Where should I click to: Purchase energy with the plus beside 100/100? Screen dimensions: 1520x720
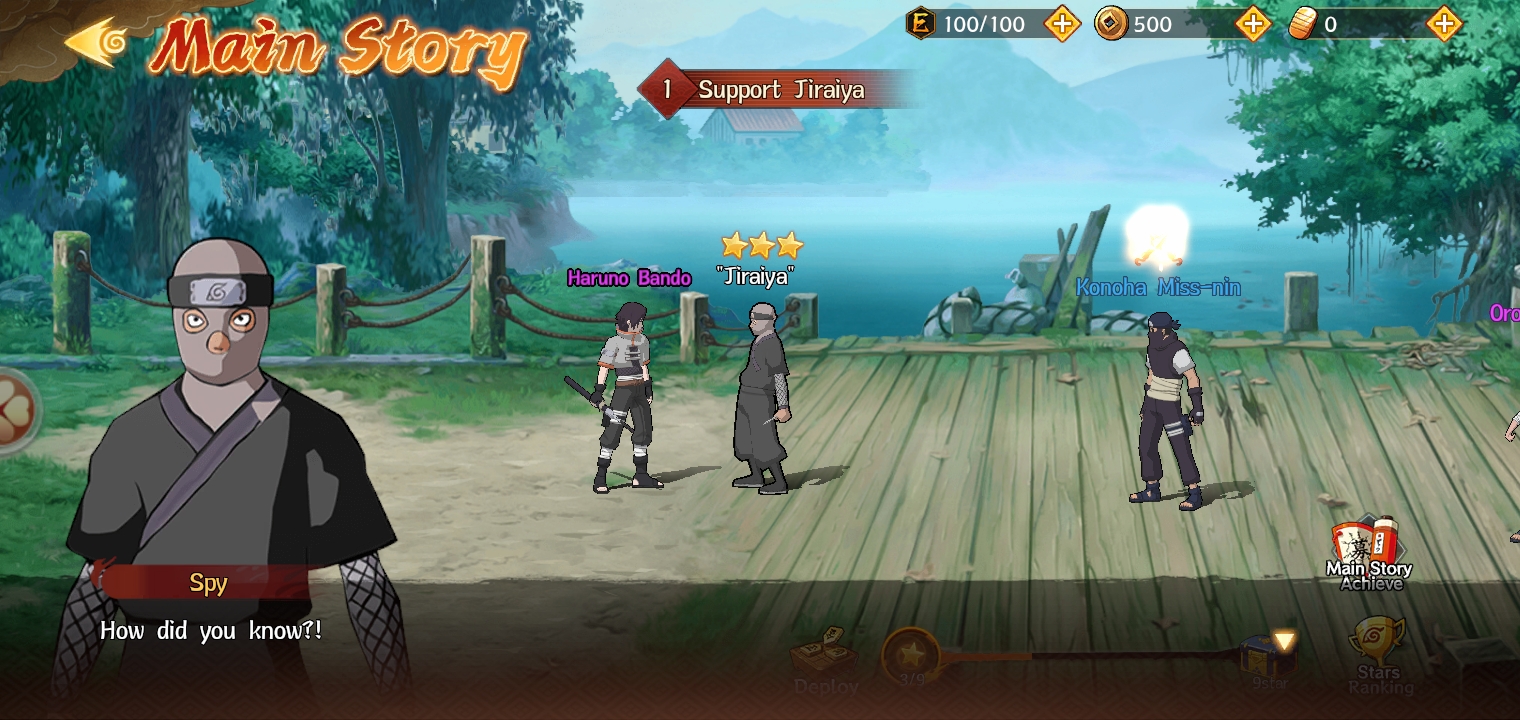[x=1063, y=22]
